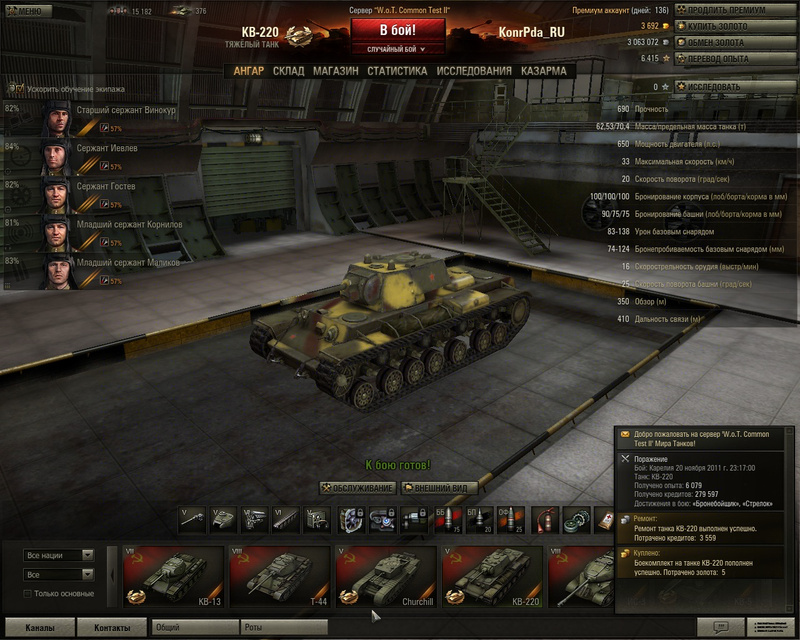Click the Исследовать button
The image size is (800, 640).
pyautogui.click(x=734, y=87)
